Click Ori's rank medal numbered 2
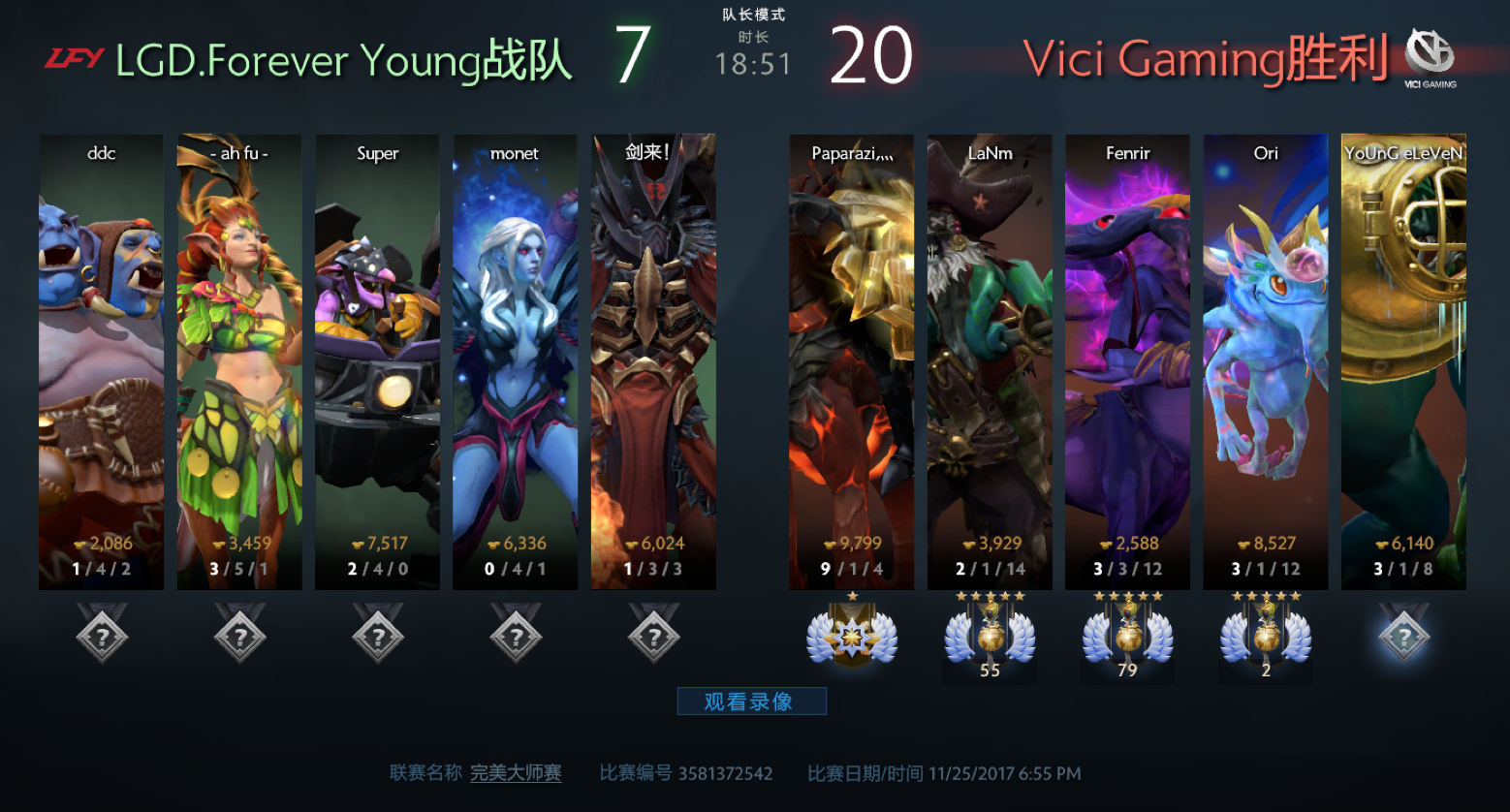Image resolution: width=1510 pixels, height=812 pixels. [1265, 637]
